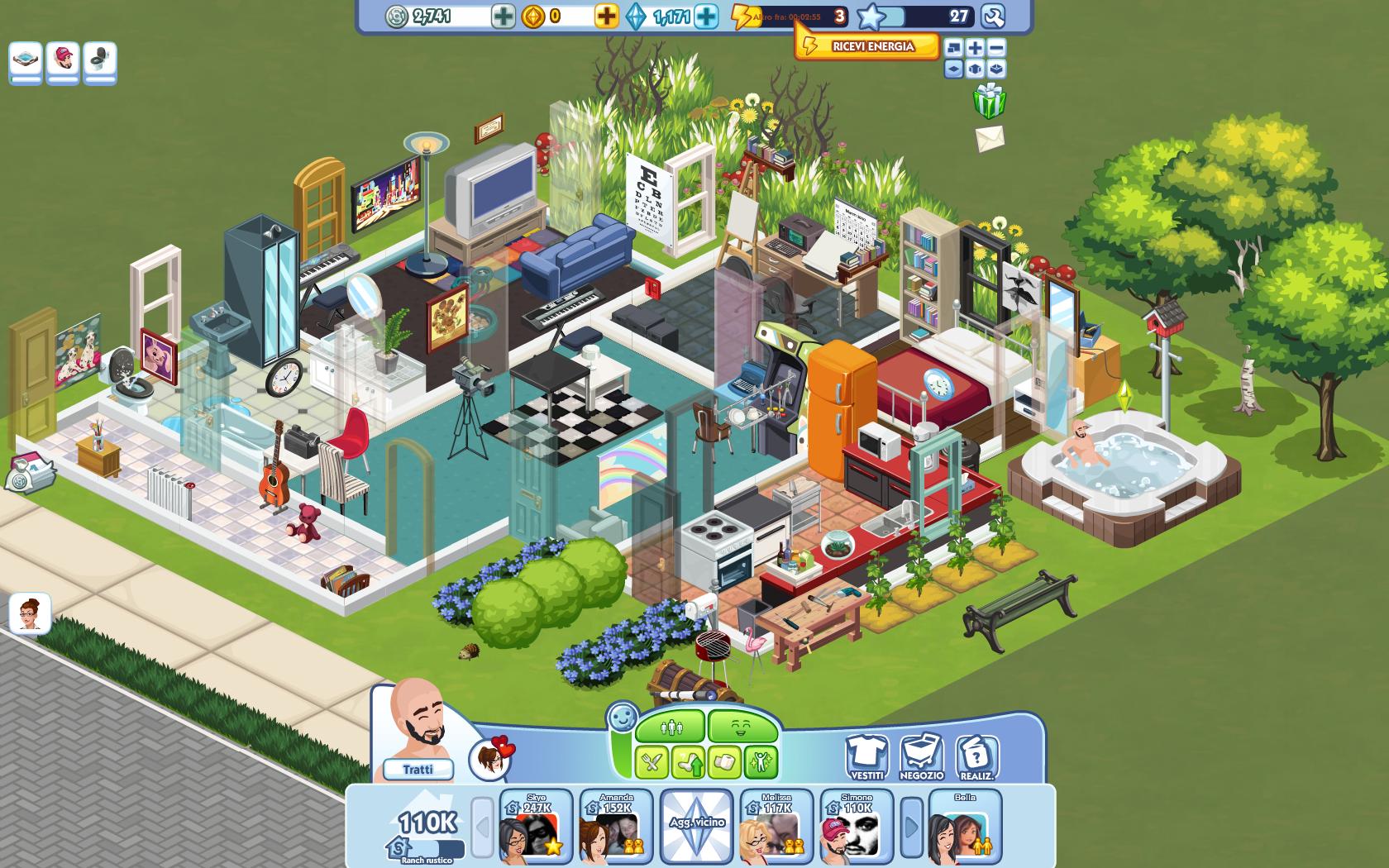Image resolution: width=1389 pixels, height=868 pixels.
Task: Open the Tratti panel
Action: click(420, 768)
